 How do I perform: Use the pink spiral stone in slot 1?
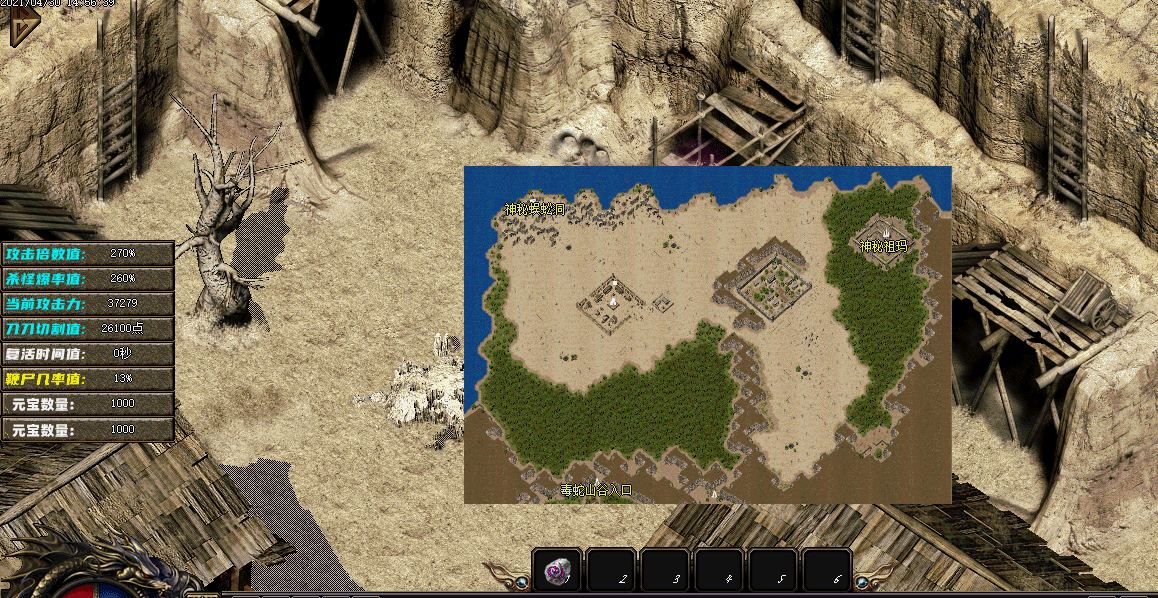point(557,571)
